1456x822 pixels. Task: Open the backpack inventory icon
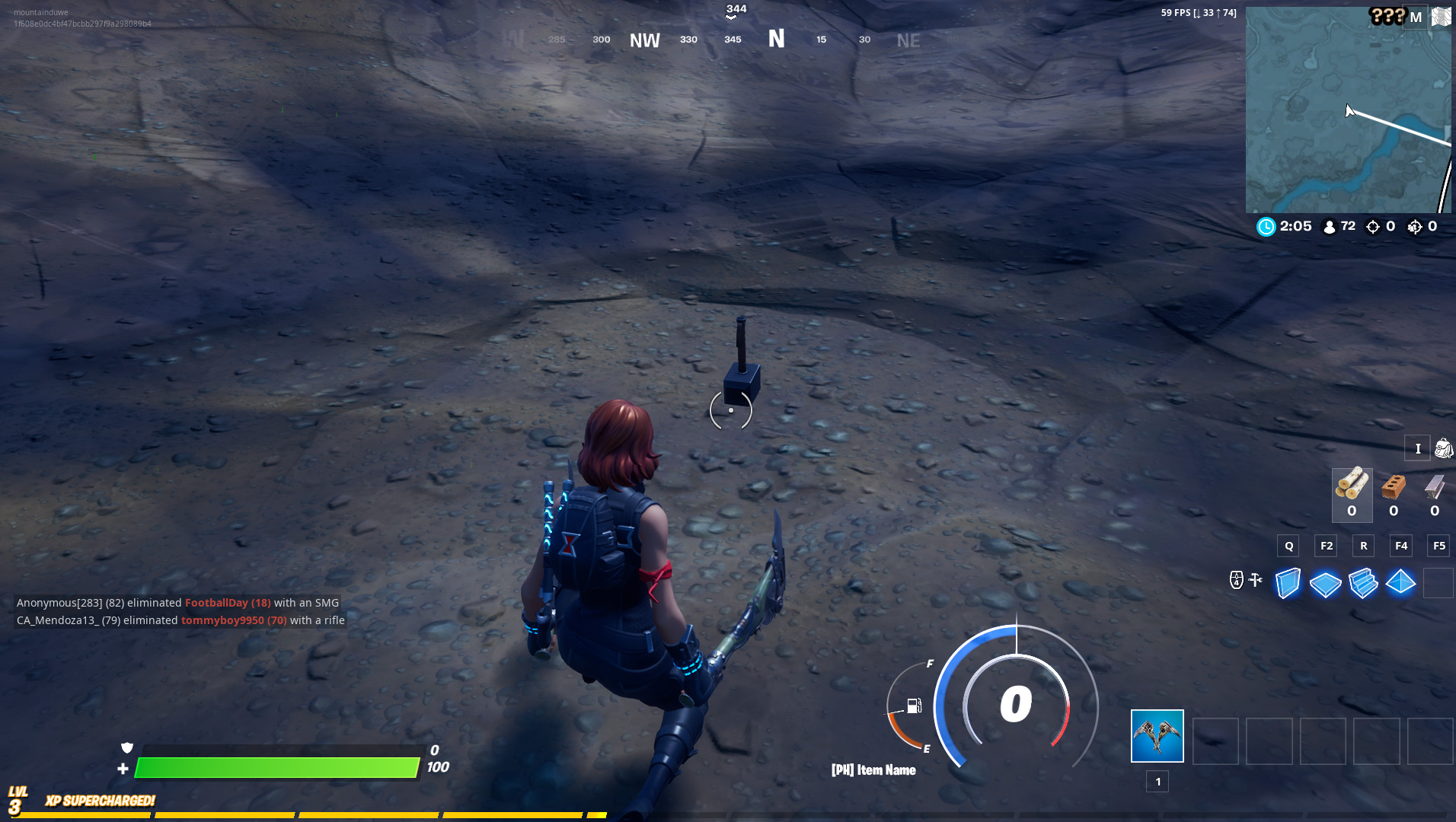1443,448
